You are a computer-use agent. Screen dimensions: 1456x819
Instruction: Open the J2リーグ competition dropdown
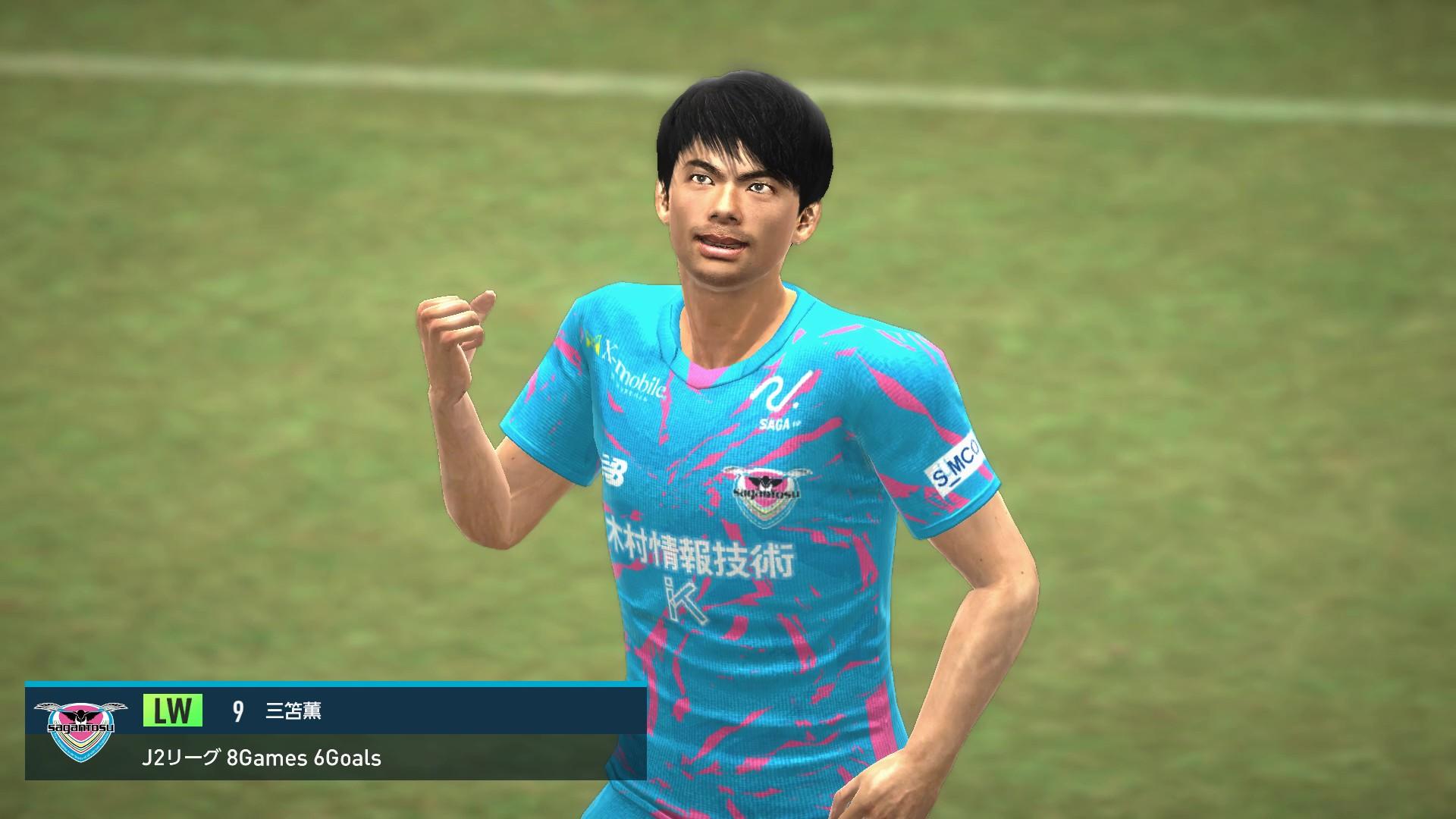(x=182, y=758)
